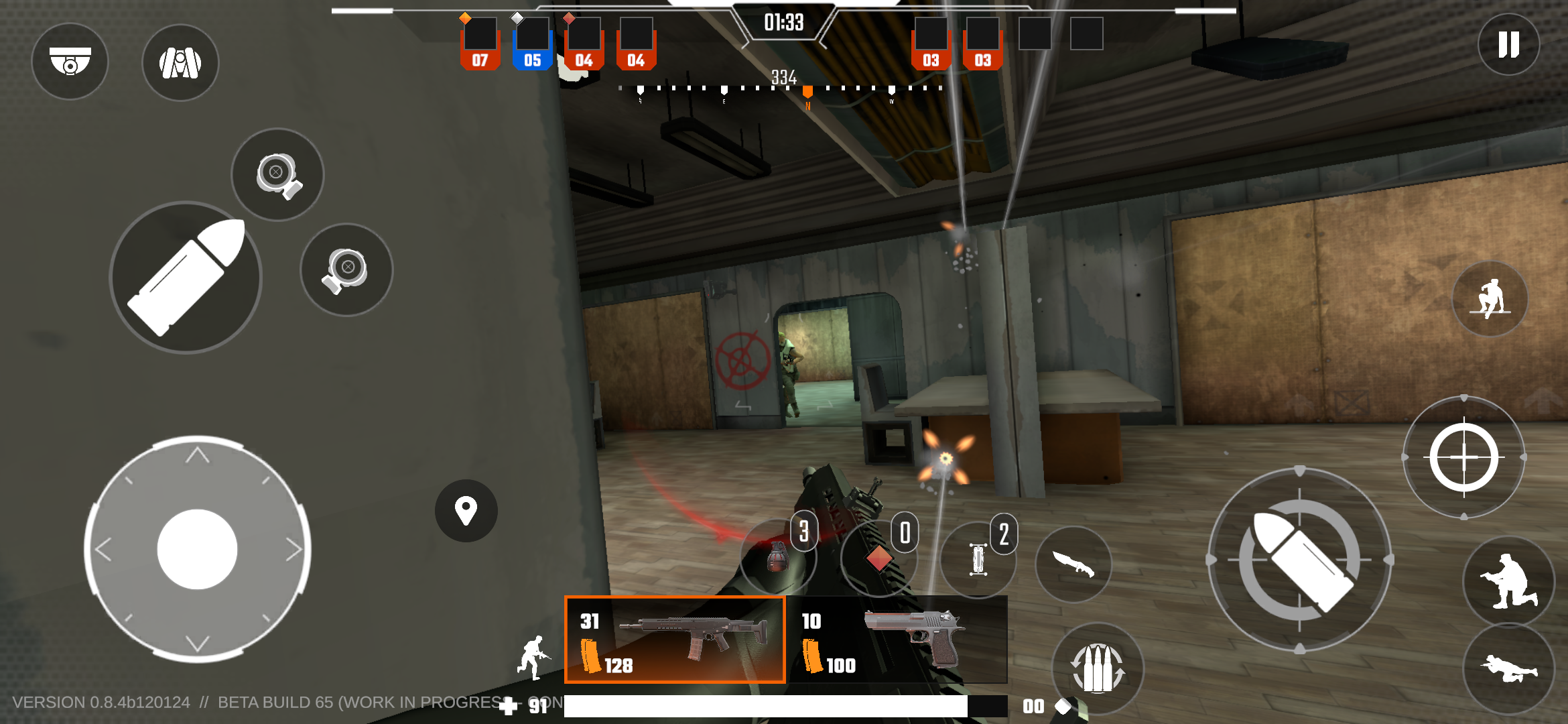Screen dimensions: 1568x724
Task: Select the red diamond gadget slot
Action: coord(878,558)
